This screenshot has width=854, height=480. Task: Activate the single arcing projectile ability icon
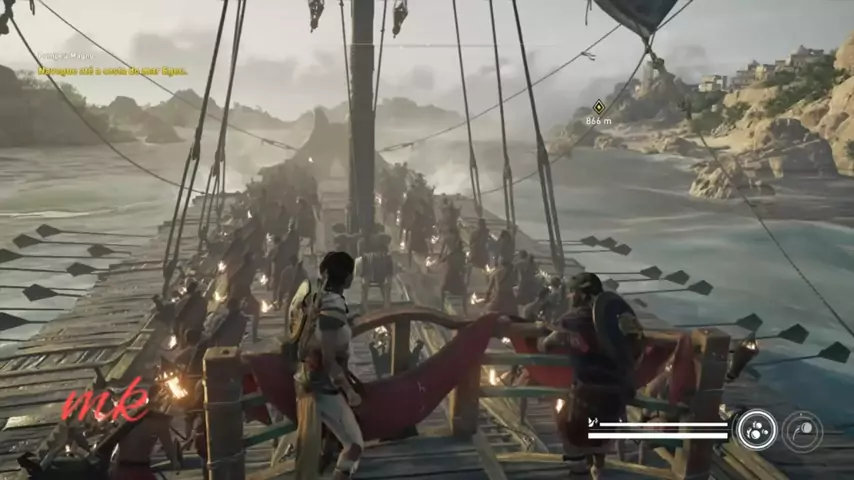(802, 431)
